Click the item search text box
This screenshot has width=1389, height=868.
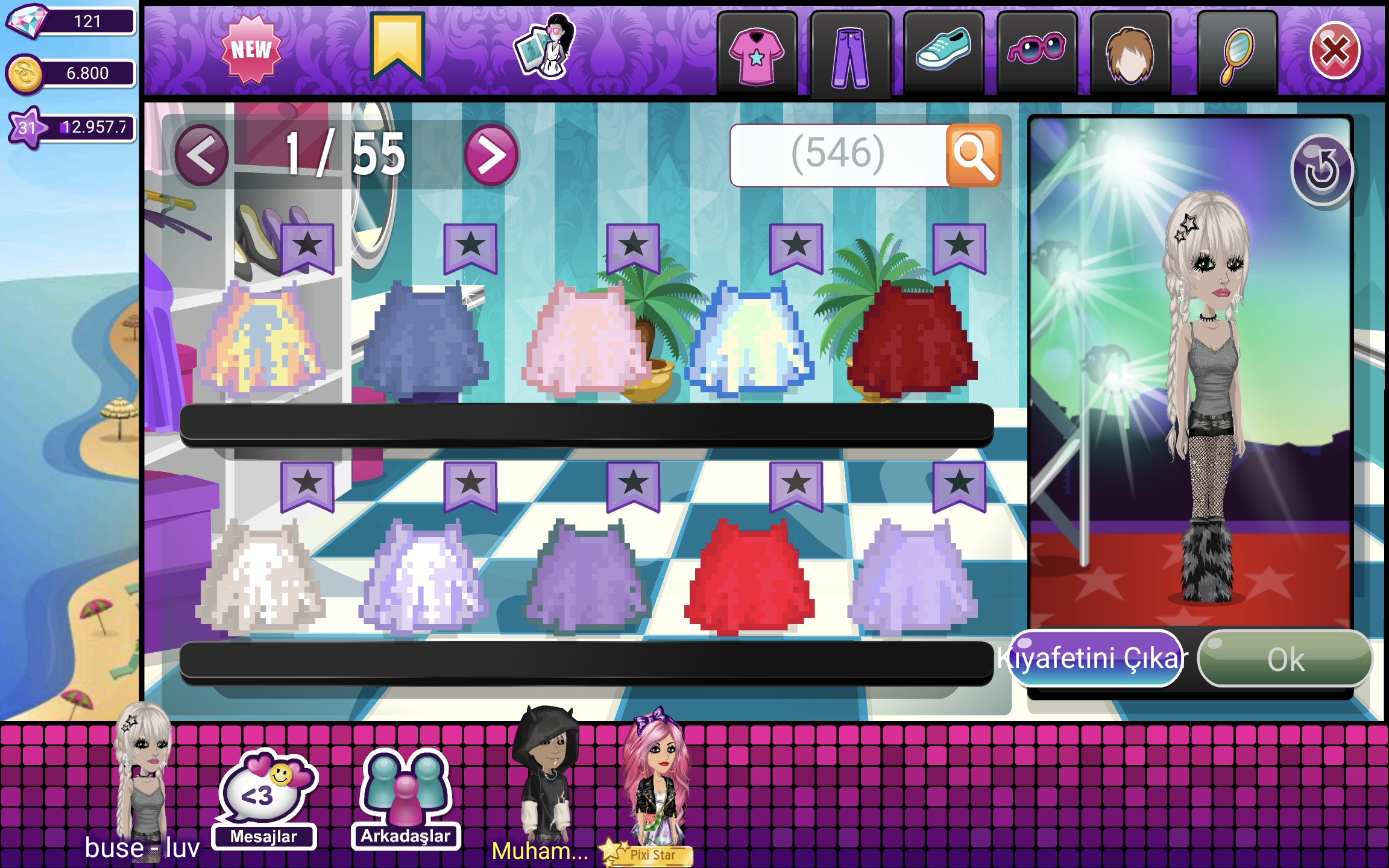click(x=838, y=156)
